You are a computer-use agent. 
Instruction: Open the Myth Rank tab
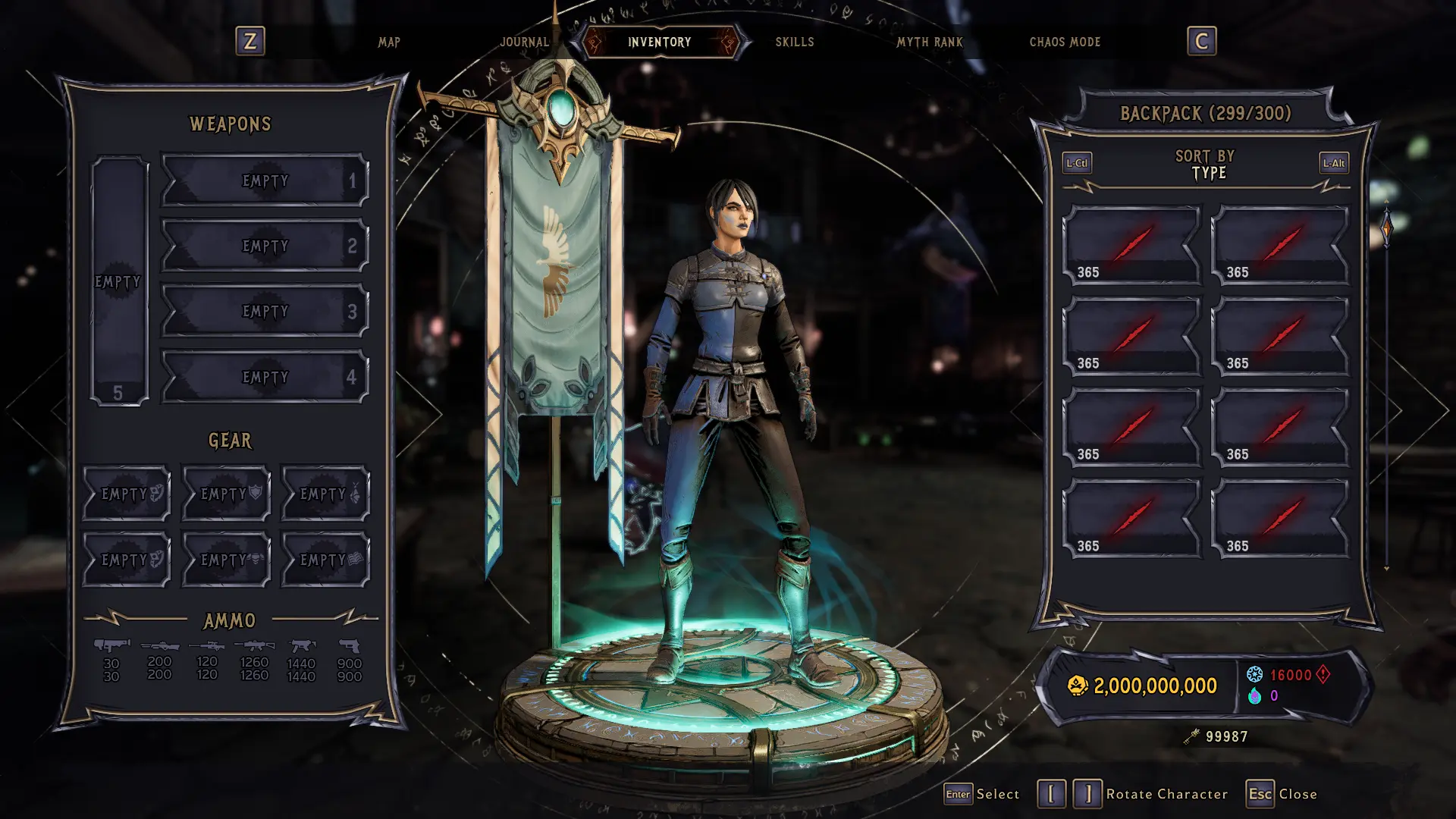click(930, 42)
